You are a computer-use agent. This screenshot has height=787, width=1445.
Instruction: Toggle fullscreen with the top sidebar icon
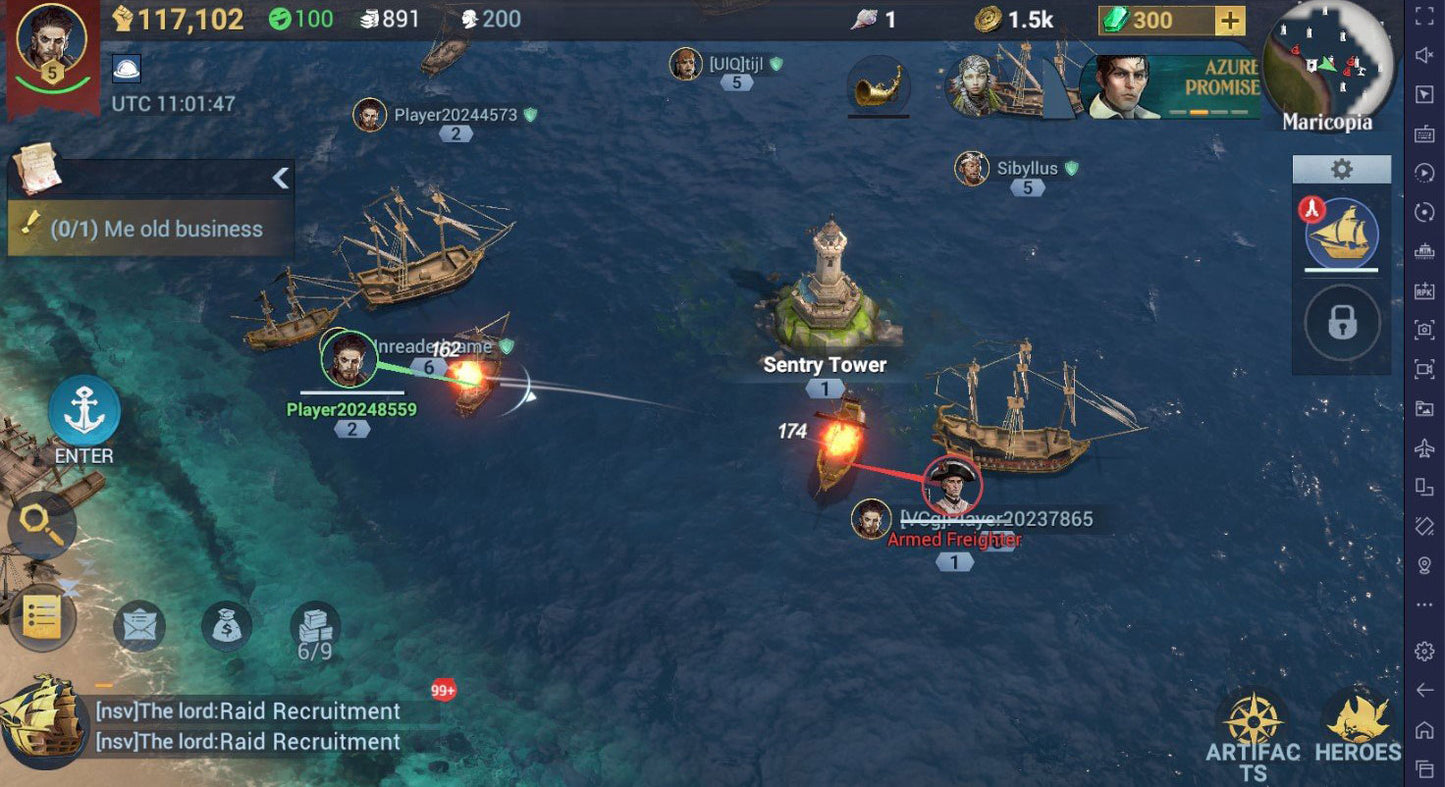[x=1423, y=16]
